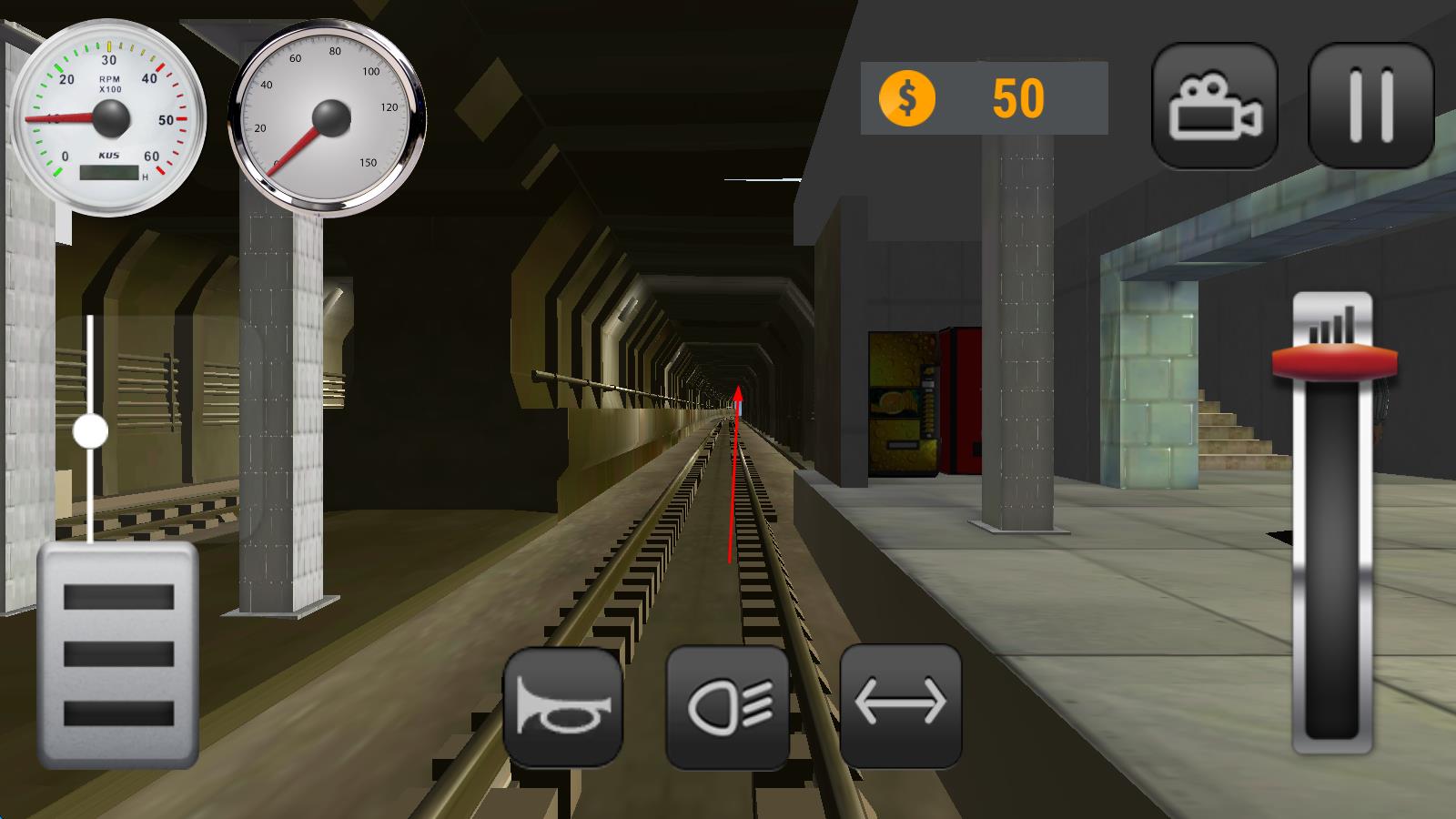This screenshot has height=819, width=1456.
Task: Tap the double-arrow direction button
Action: (x=900, y=706)
